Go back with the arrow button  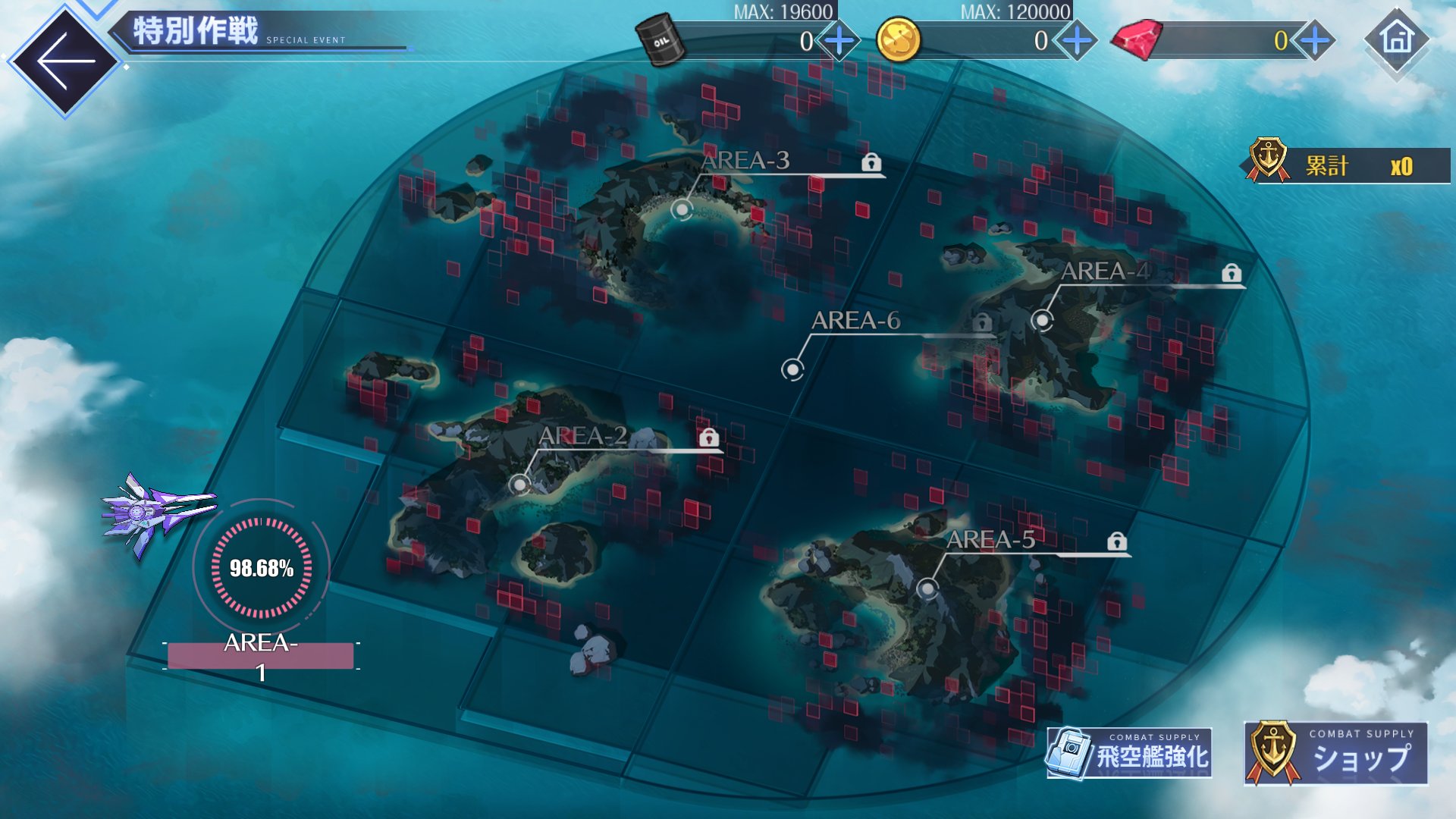point(64,61)
